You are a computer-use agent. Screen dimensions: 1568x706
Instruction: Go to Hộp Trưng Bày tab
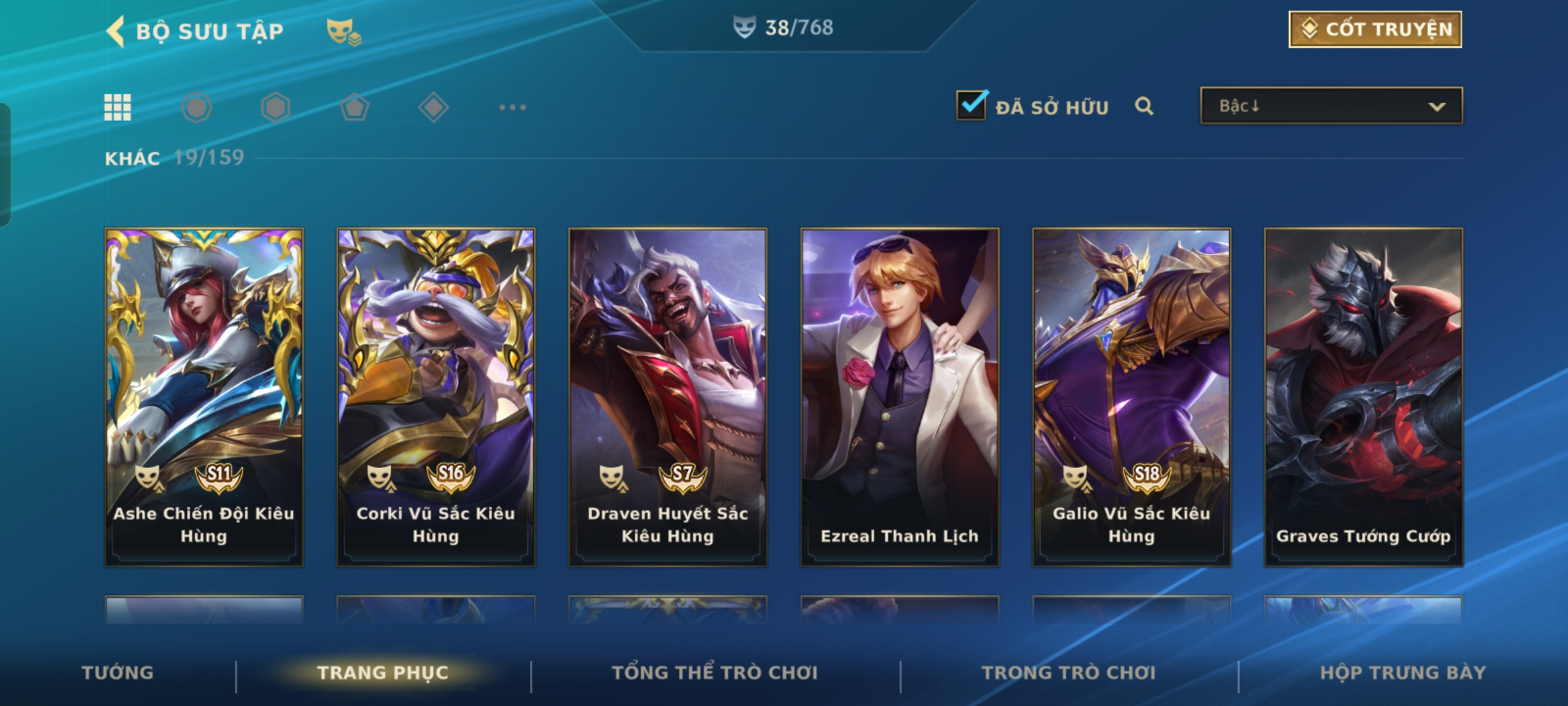[1403, 673]
